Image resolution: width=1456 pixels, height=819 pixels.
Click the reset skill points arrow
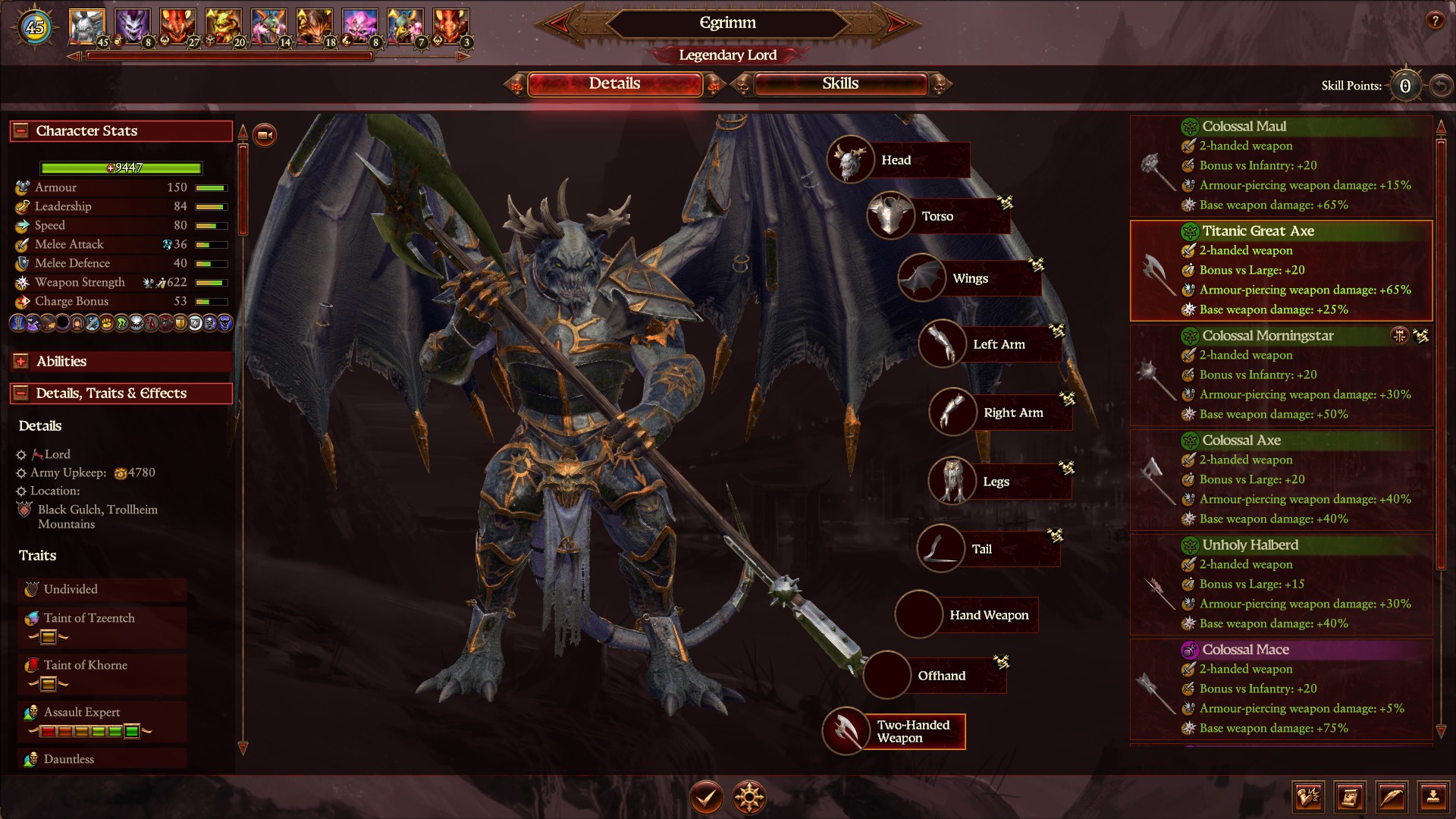pos(1439,86)
